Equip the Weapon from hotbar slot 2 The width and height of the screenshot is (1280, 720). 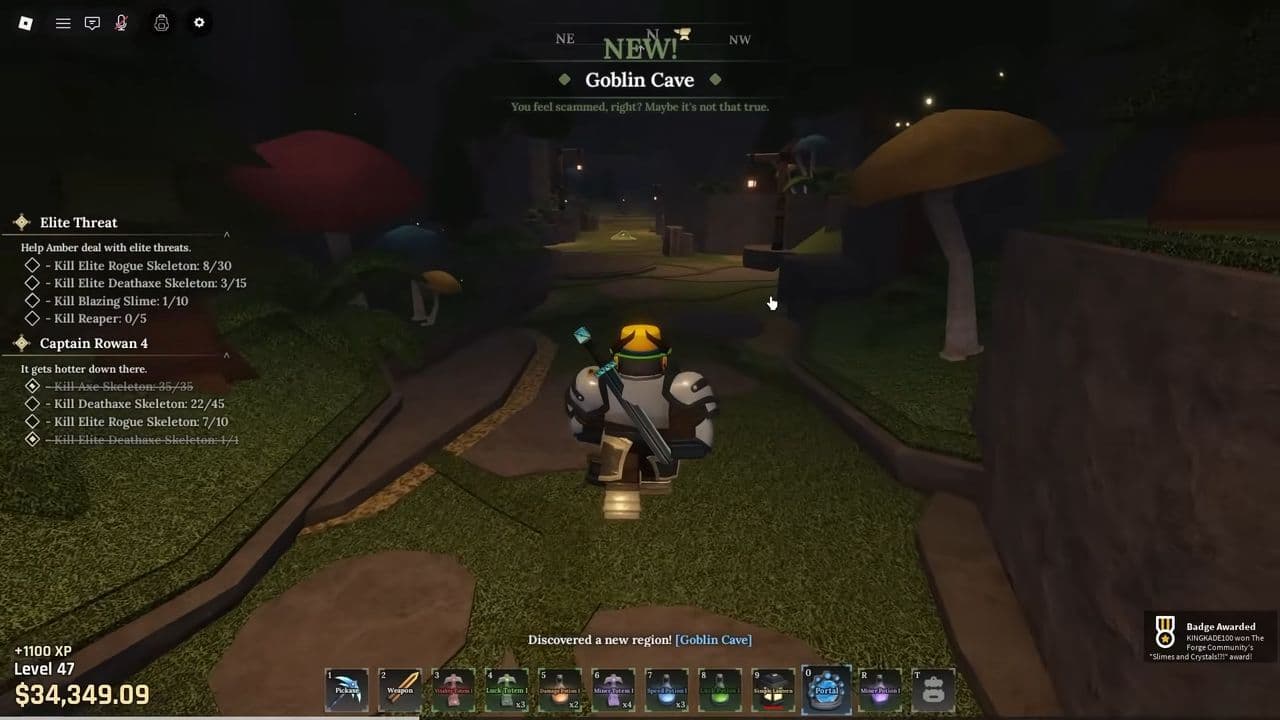(x=399, y=688)
